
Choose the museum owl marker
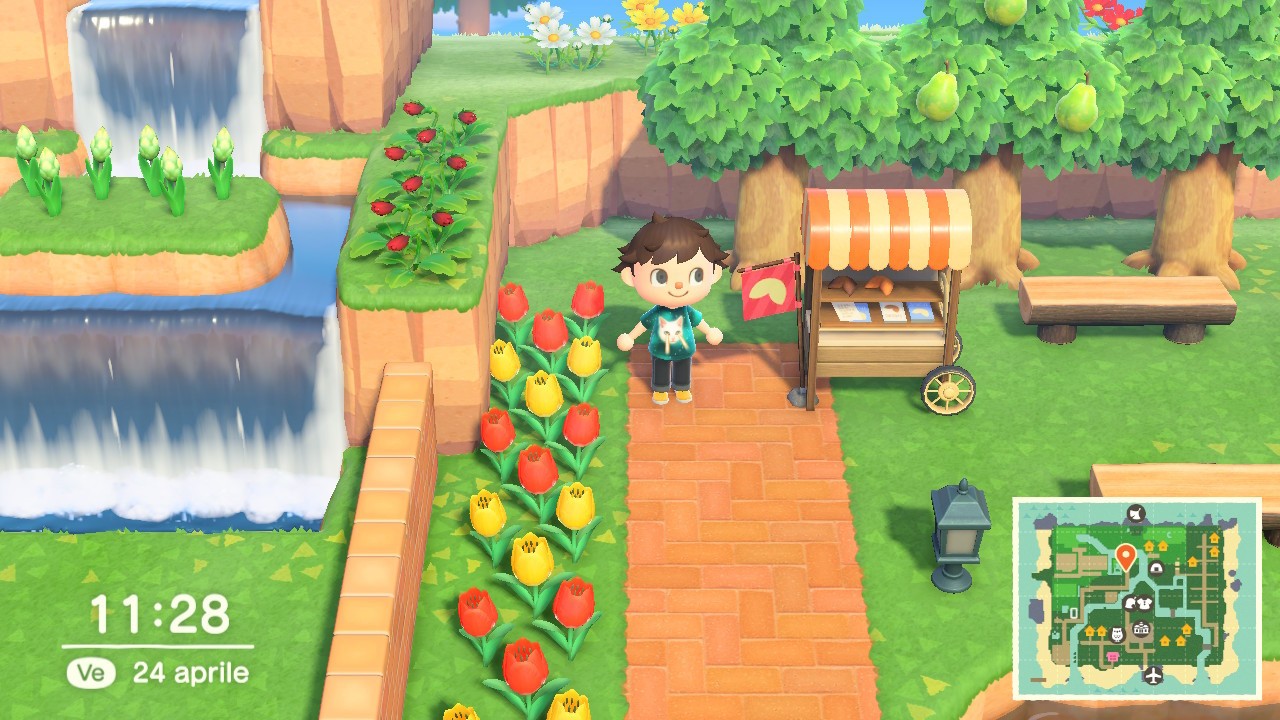point(1117,634)
